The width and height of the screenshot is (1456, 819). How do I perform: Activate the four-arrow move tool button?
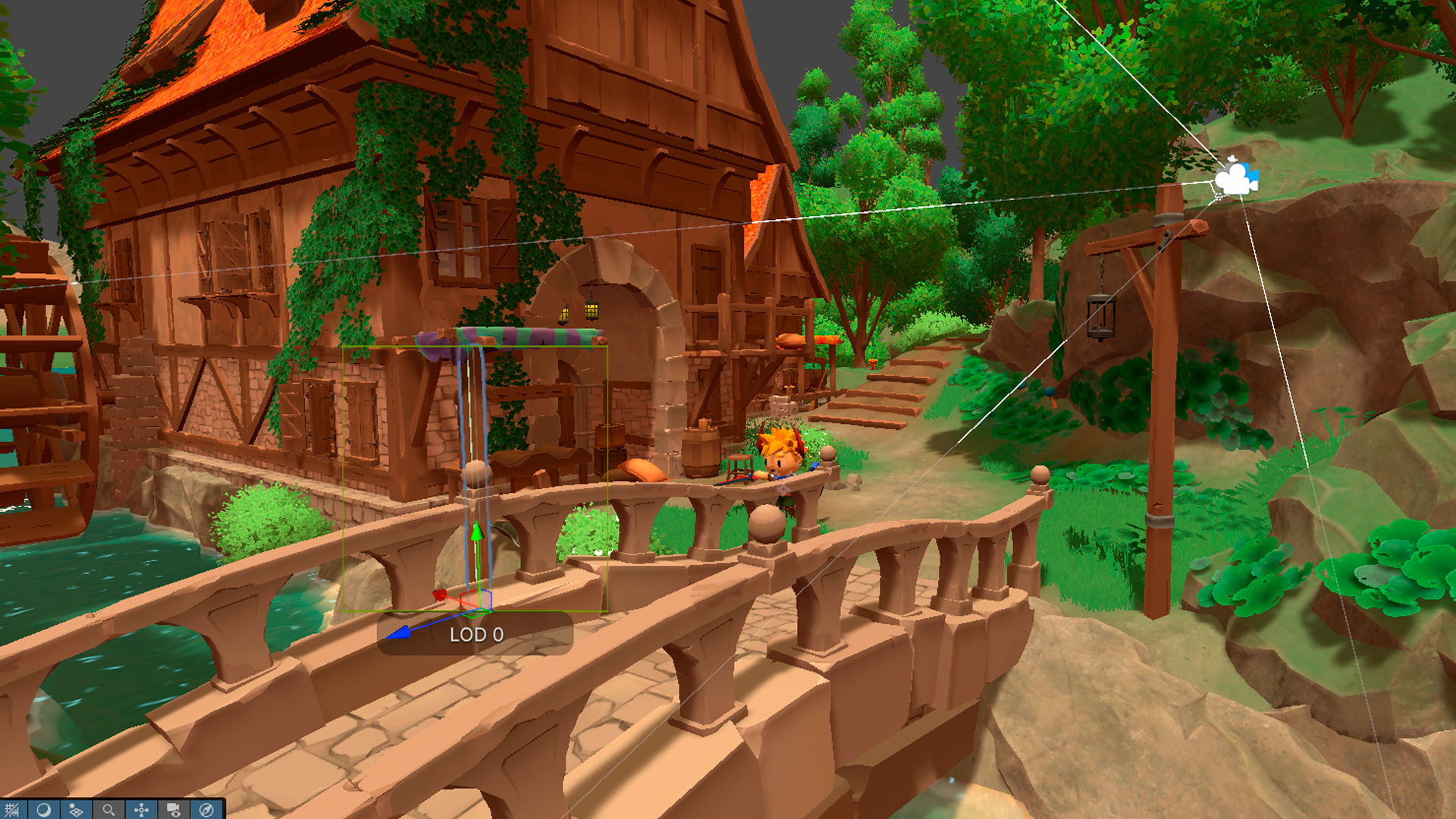(141, 810)
